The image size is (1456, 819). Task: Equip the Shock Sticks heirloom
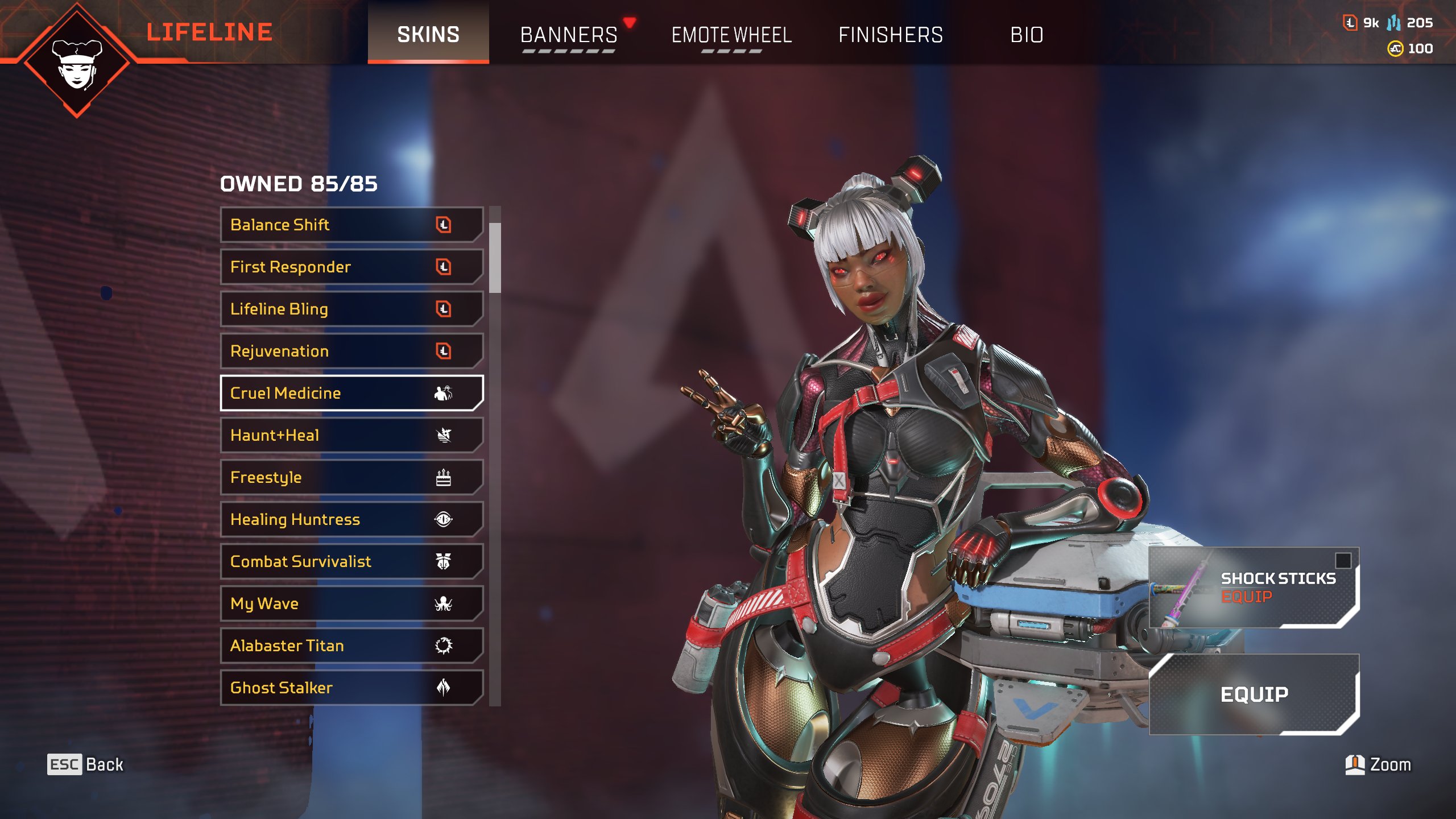(x=1254, y=588)
